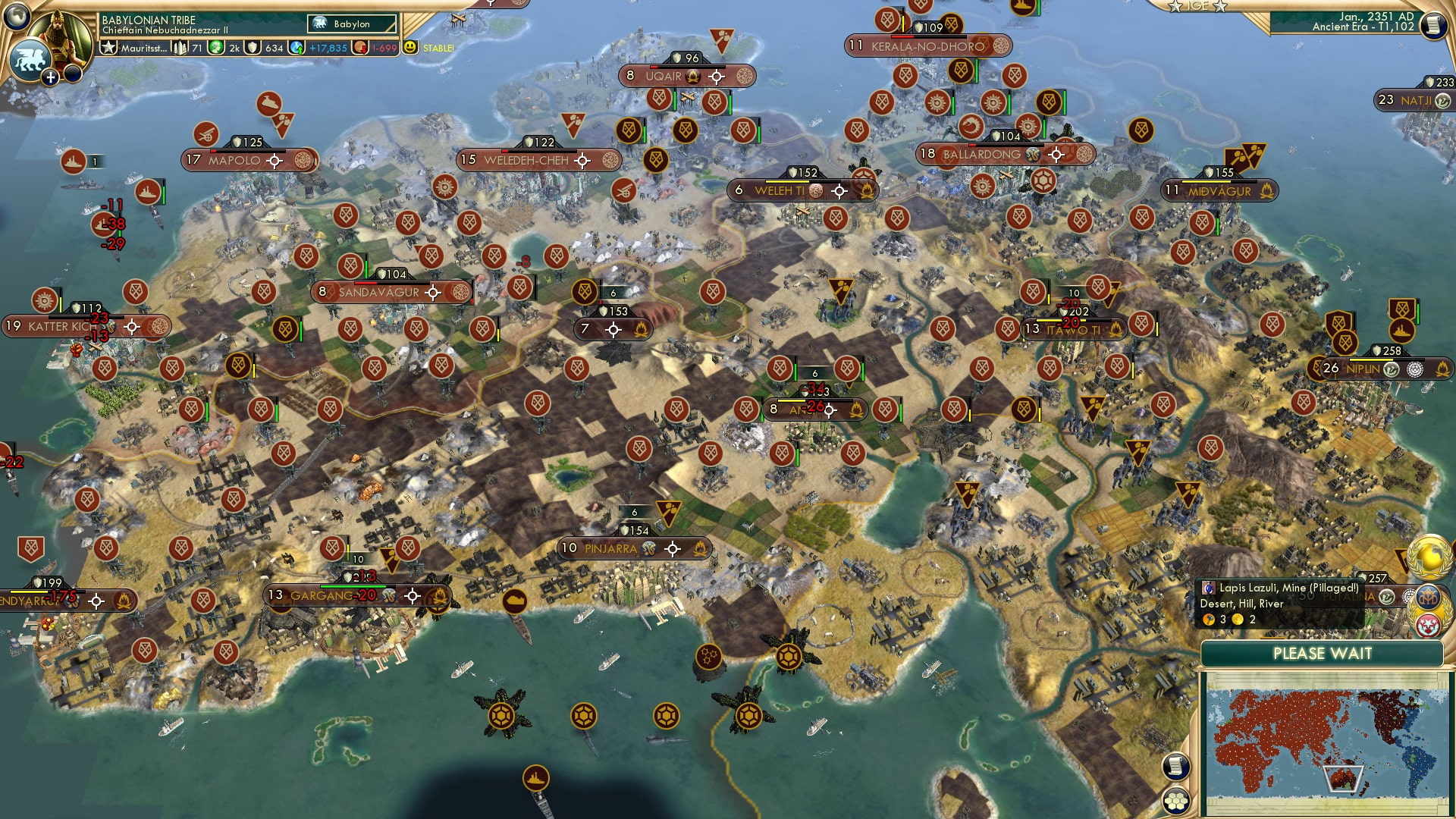Show the happiness smiley status

click(x=410, y=47)
